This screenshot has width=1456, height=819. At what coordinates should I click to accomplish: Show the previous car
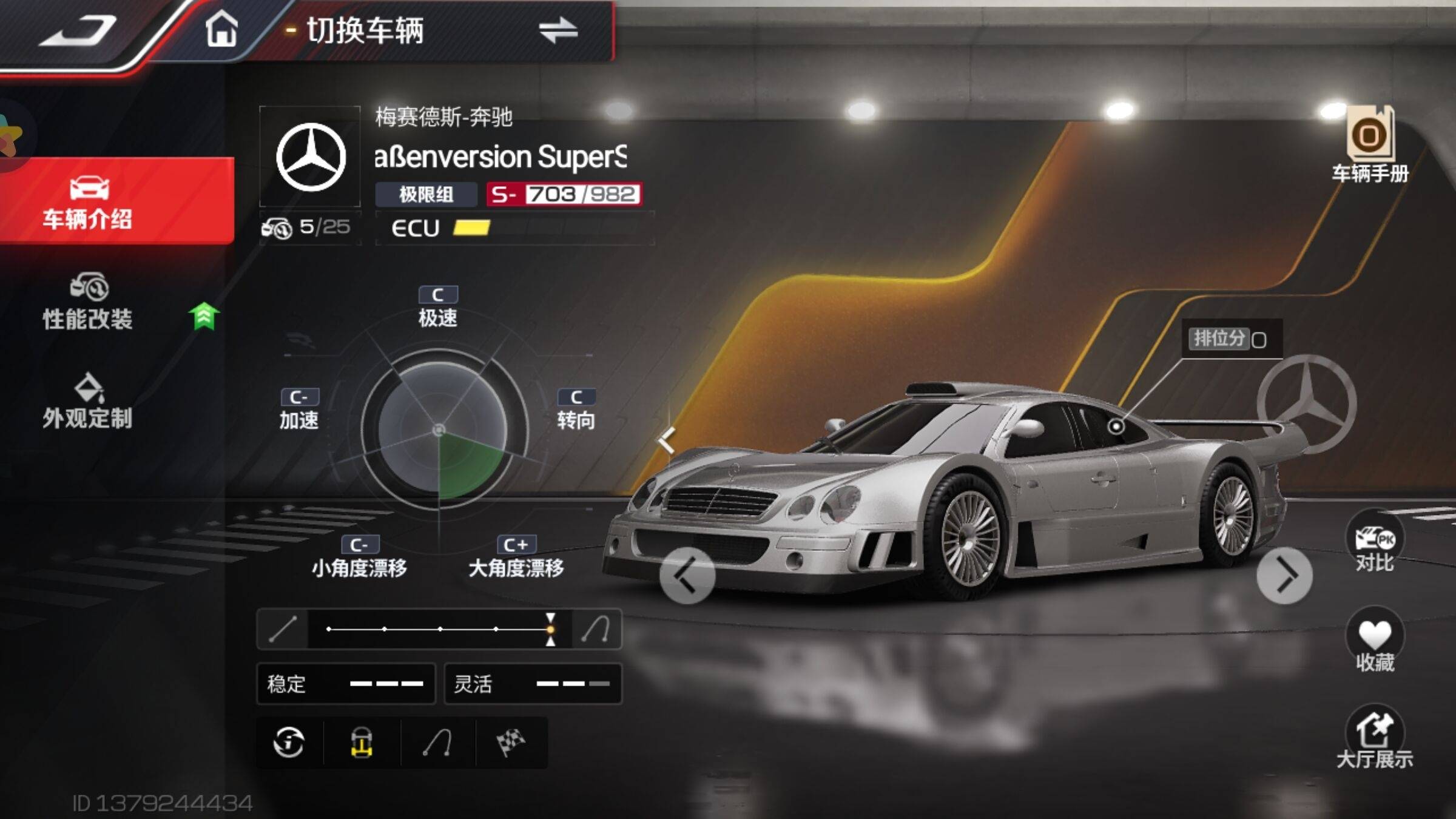(687, 576)
